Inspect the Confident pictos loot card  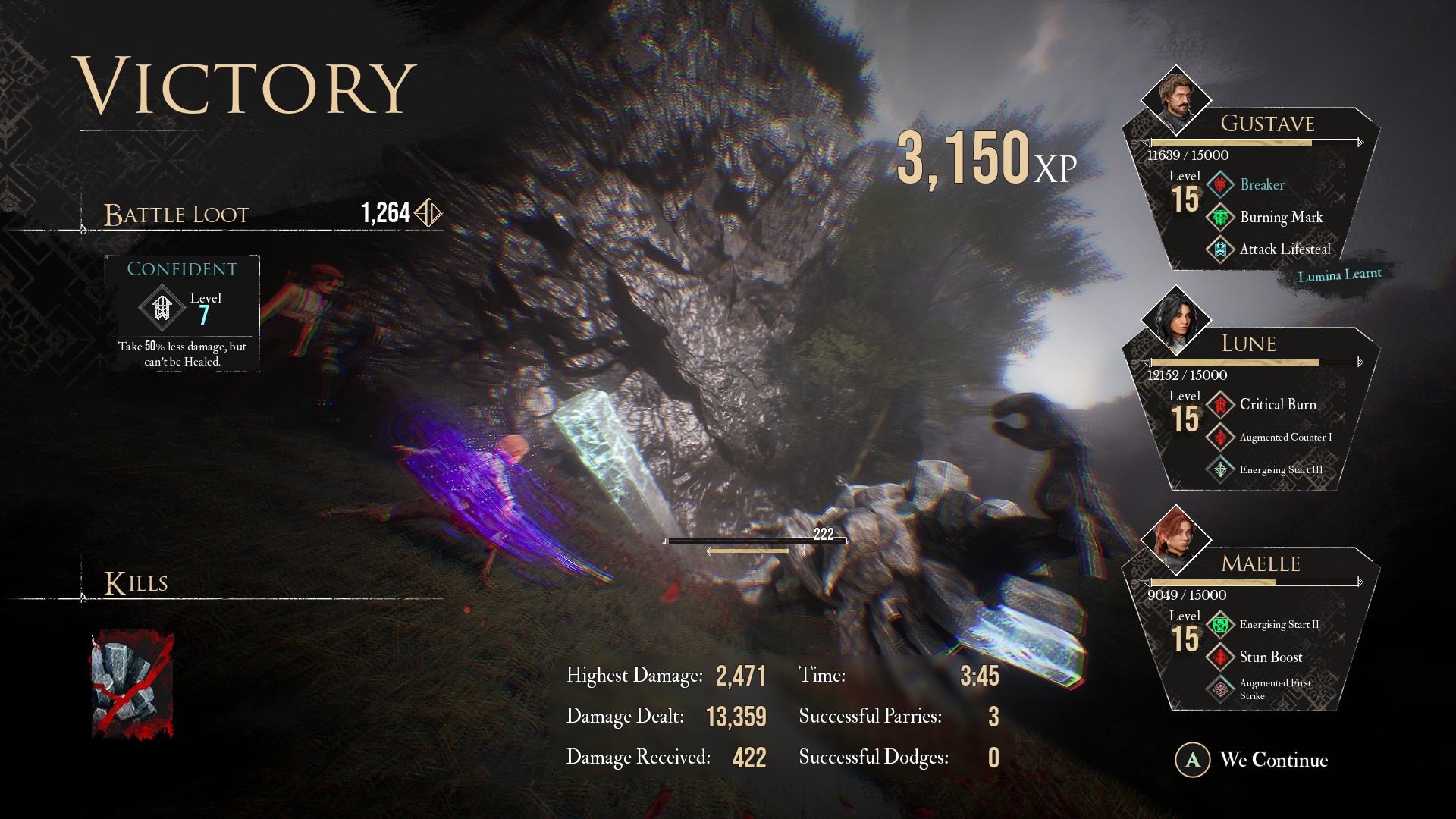[182, 314]
